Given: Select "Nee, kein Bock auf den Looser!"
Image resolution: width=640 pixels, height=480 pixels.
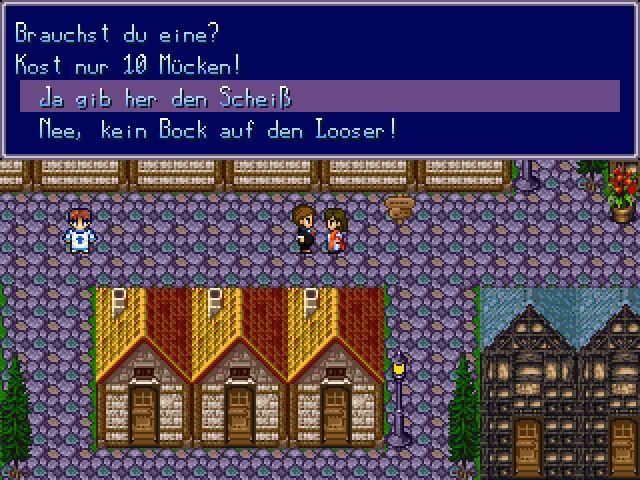Looking at the screenshot, I should coord(217,130).
